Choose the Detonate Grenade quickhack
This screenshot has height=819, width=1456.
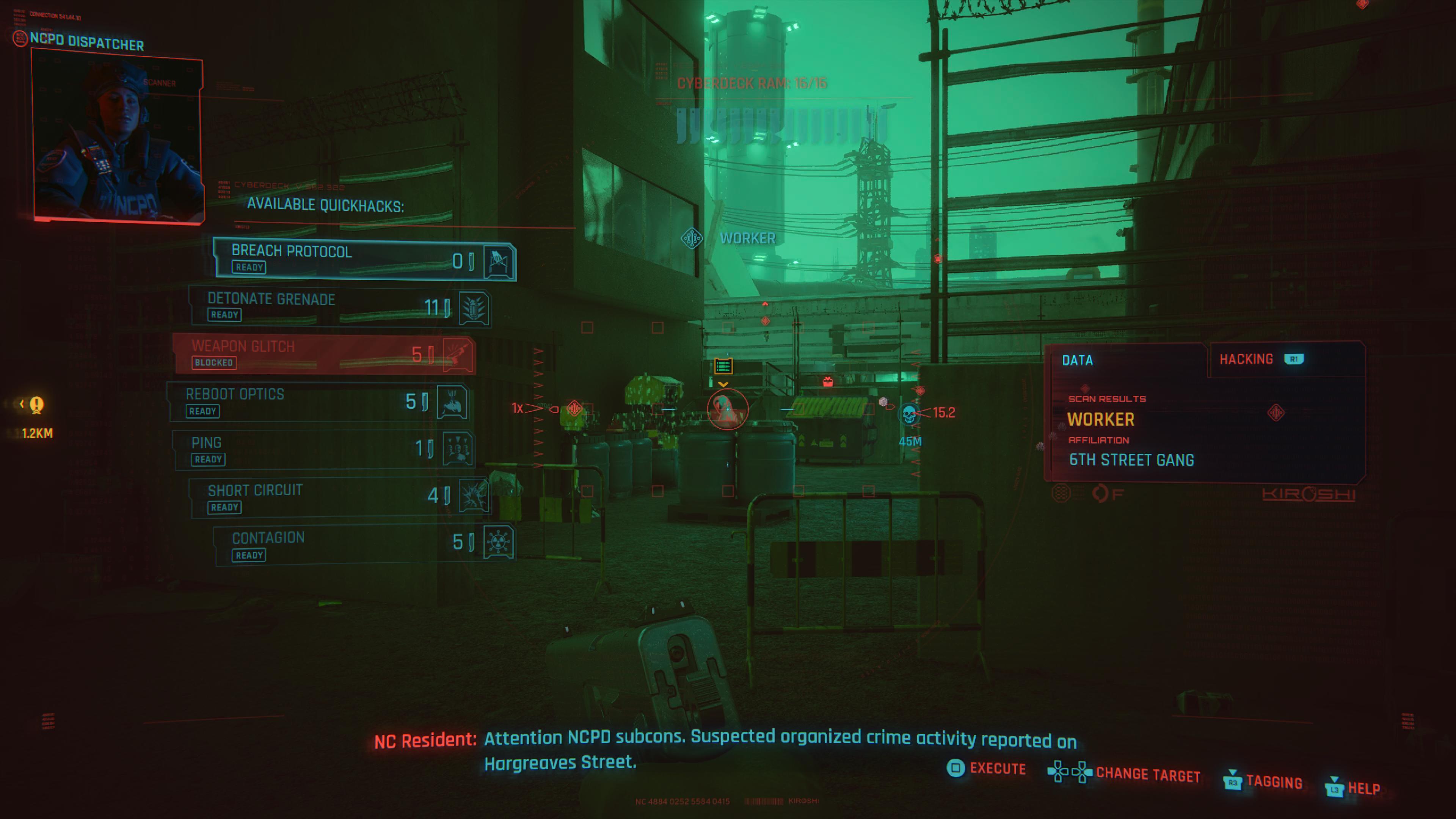[x=339, y=307]
